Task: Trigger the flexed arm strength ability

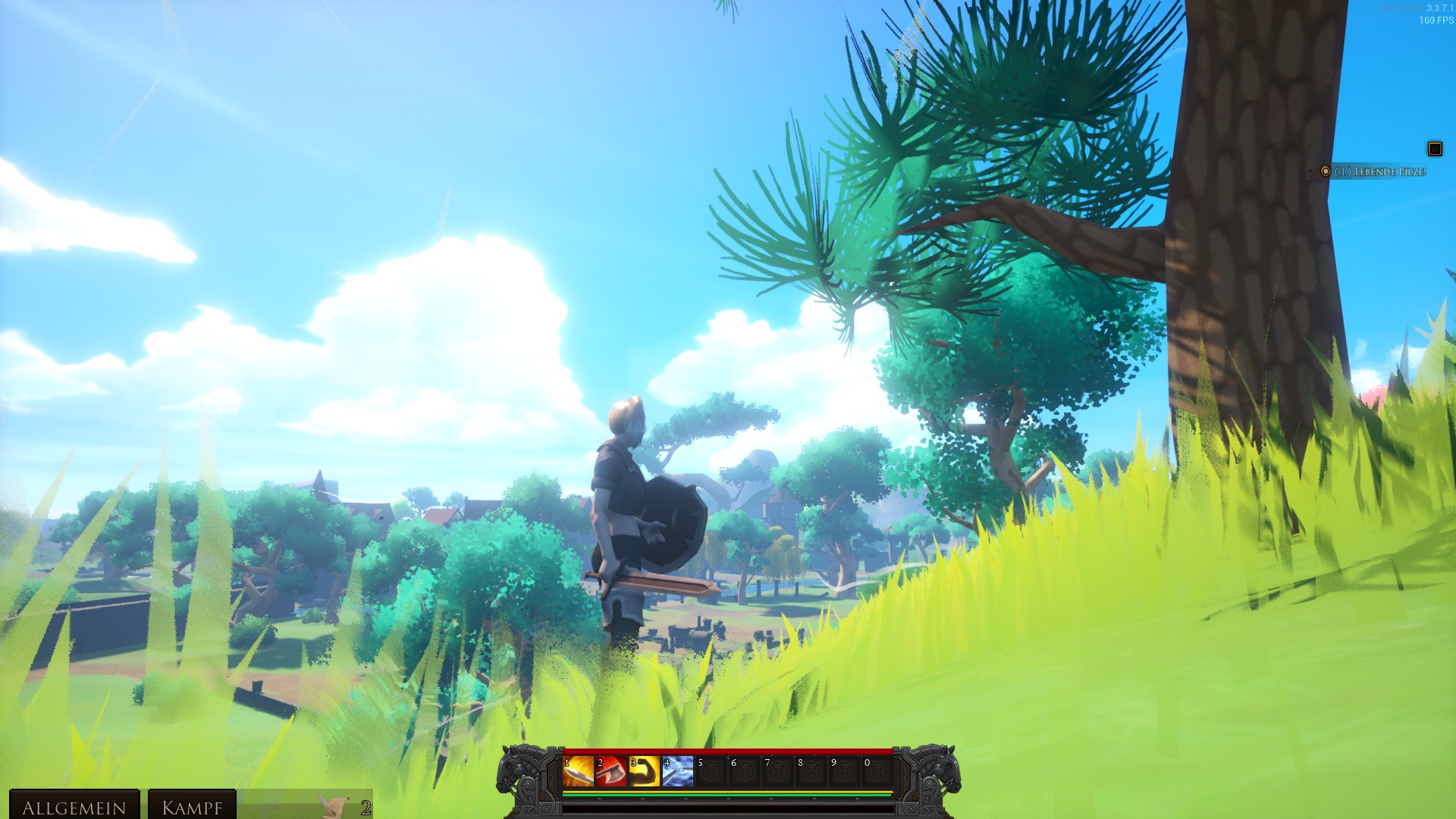Action: [x=645, y=771]
